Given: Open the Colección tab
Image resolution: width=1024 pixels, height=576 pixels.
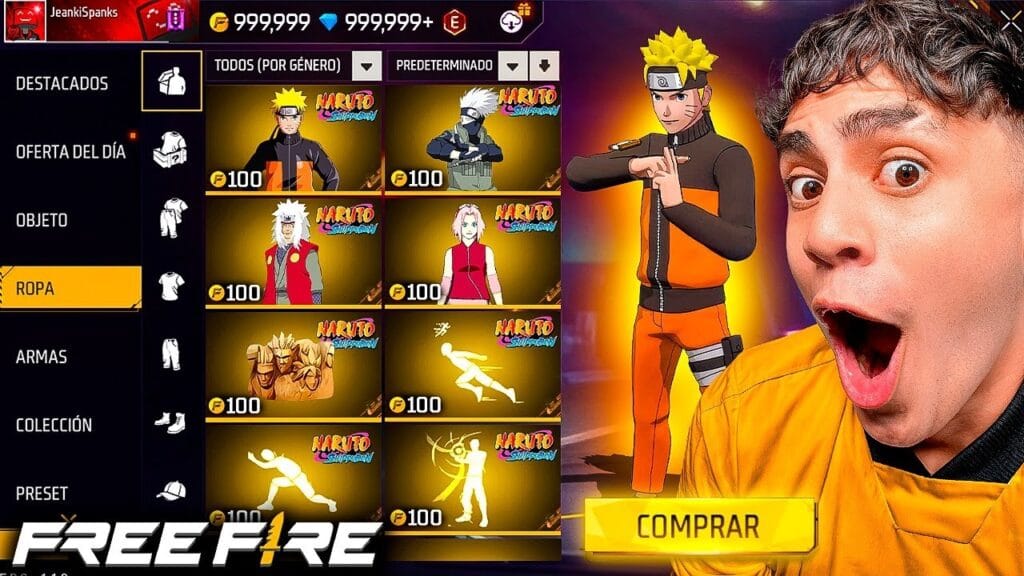Looking at the screenshot, I should (x=54, y=425).
